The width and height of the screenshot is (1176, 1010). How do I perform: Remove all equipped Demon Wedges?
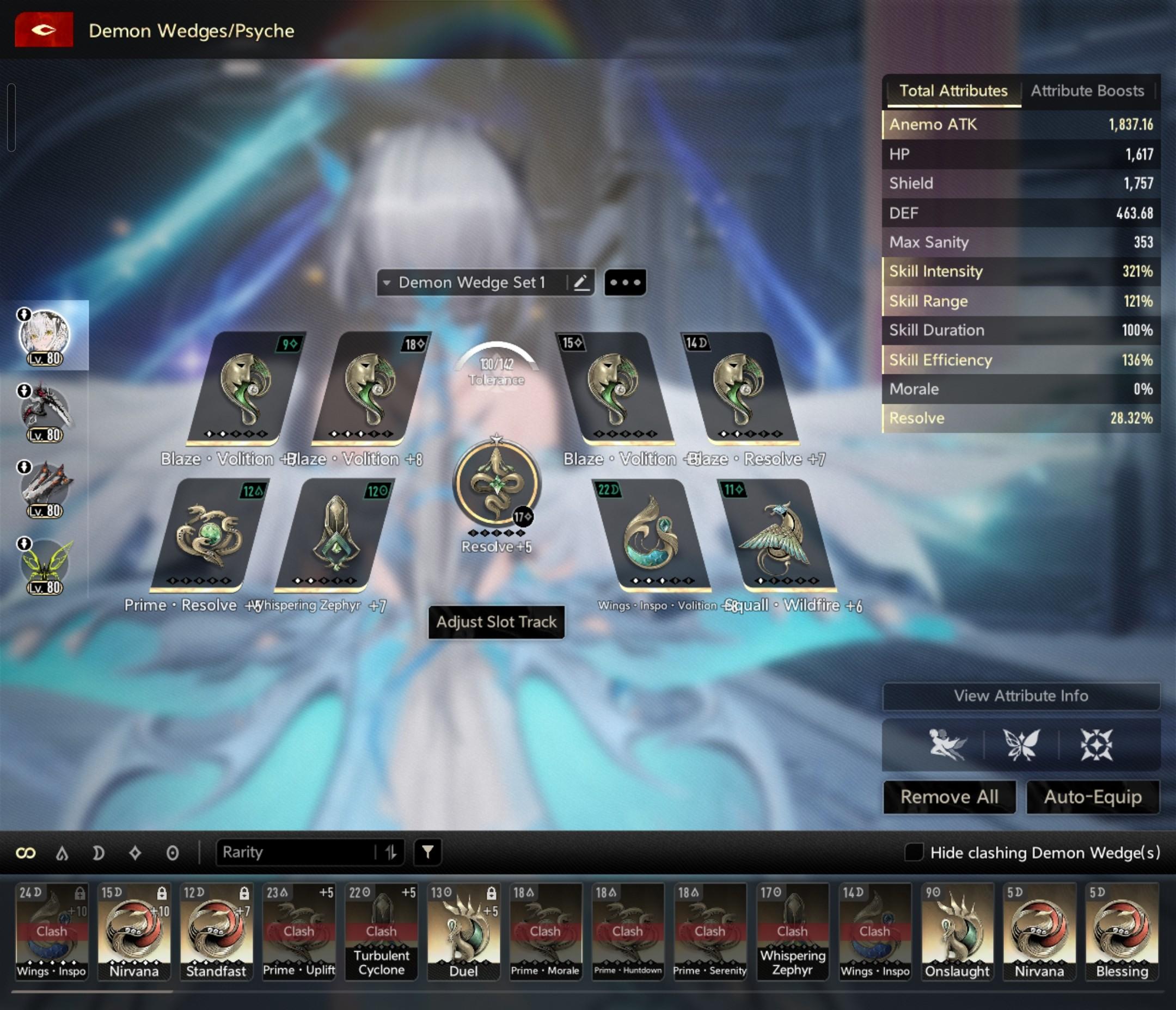(949, 797)
